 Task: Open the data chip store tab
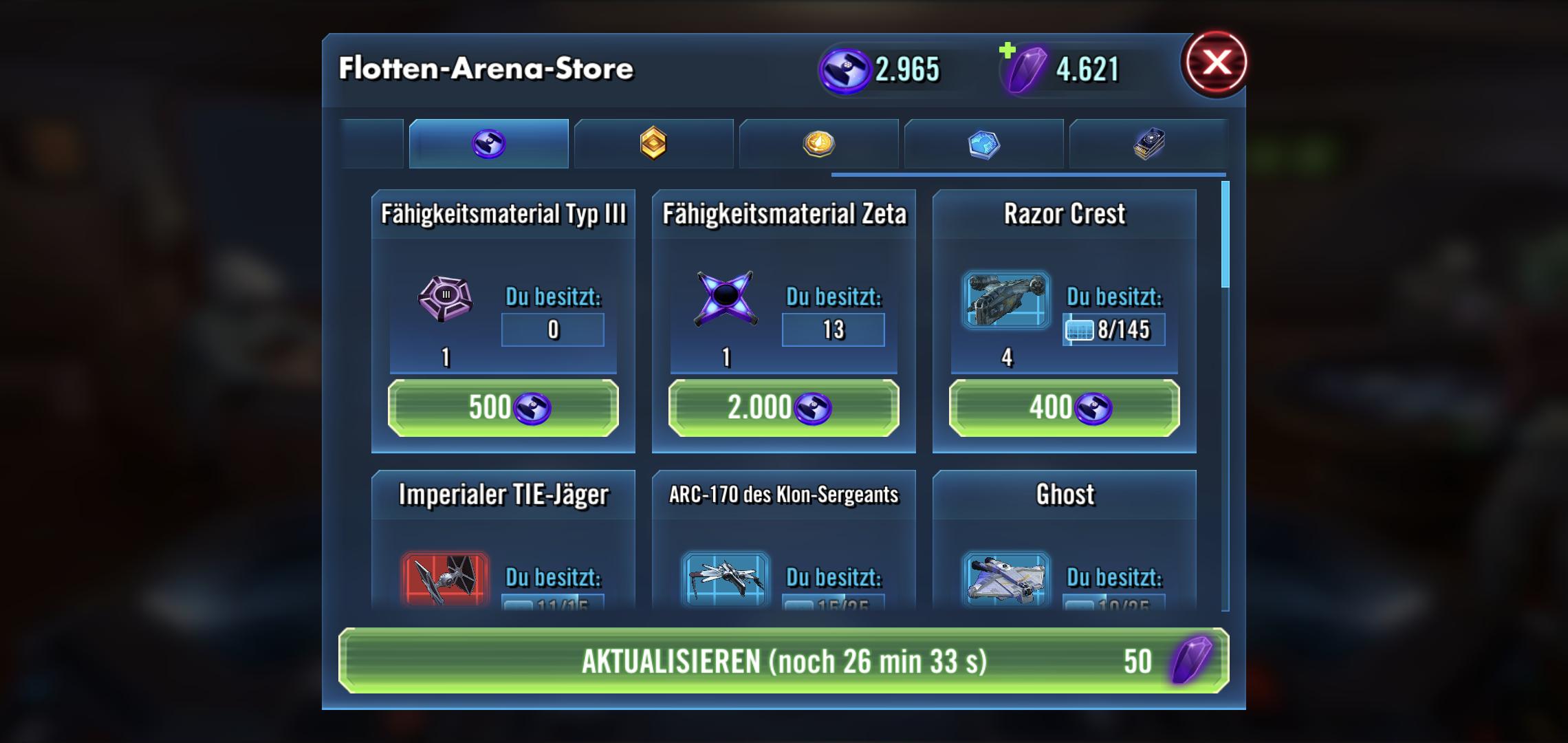(x=1148, y=144)
